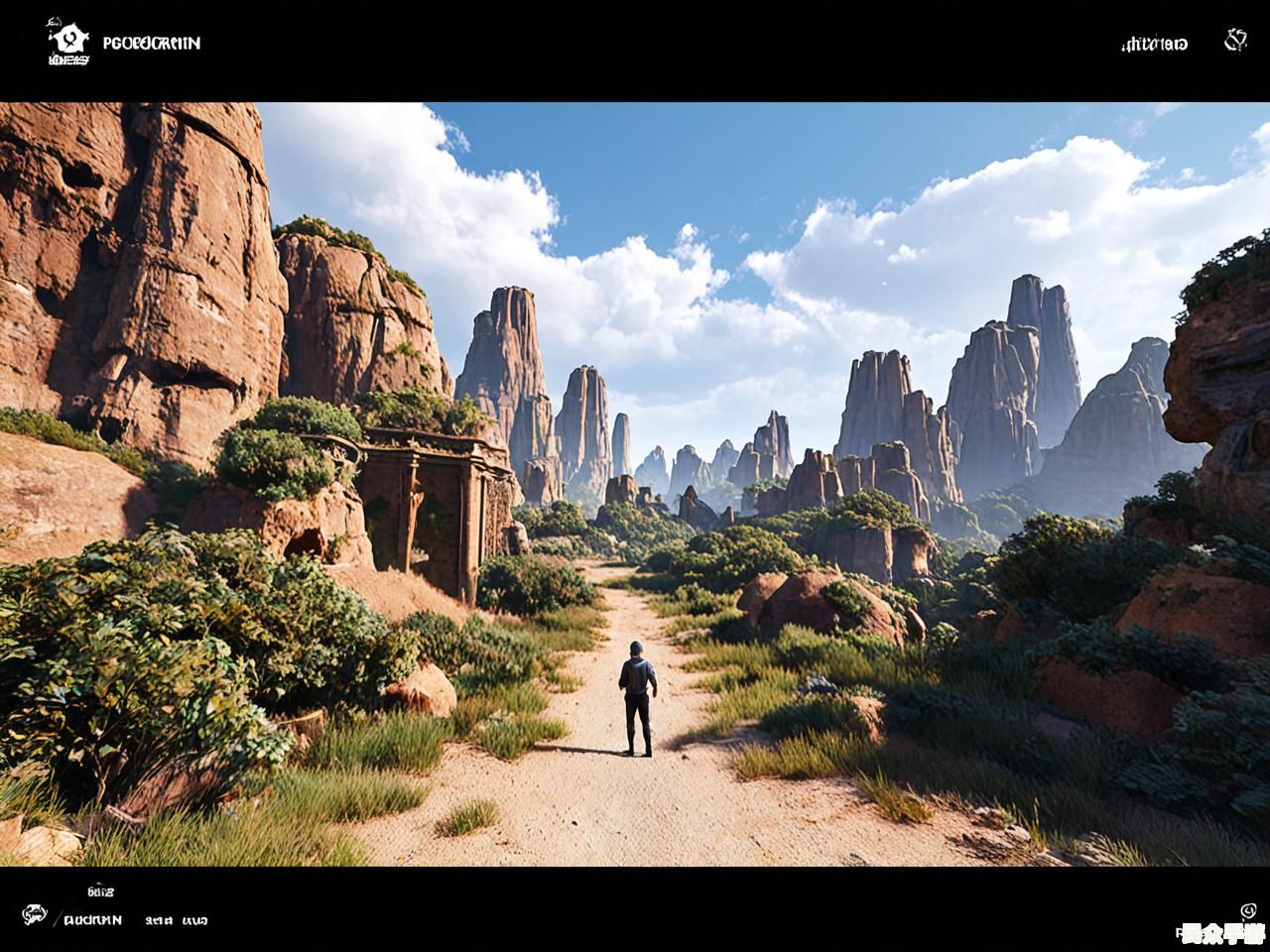Click the emblem icon in the top-right corner

[1235, 41]
